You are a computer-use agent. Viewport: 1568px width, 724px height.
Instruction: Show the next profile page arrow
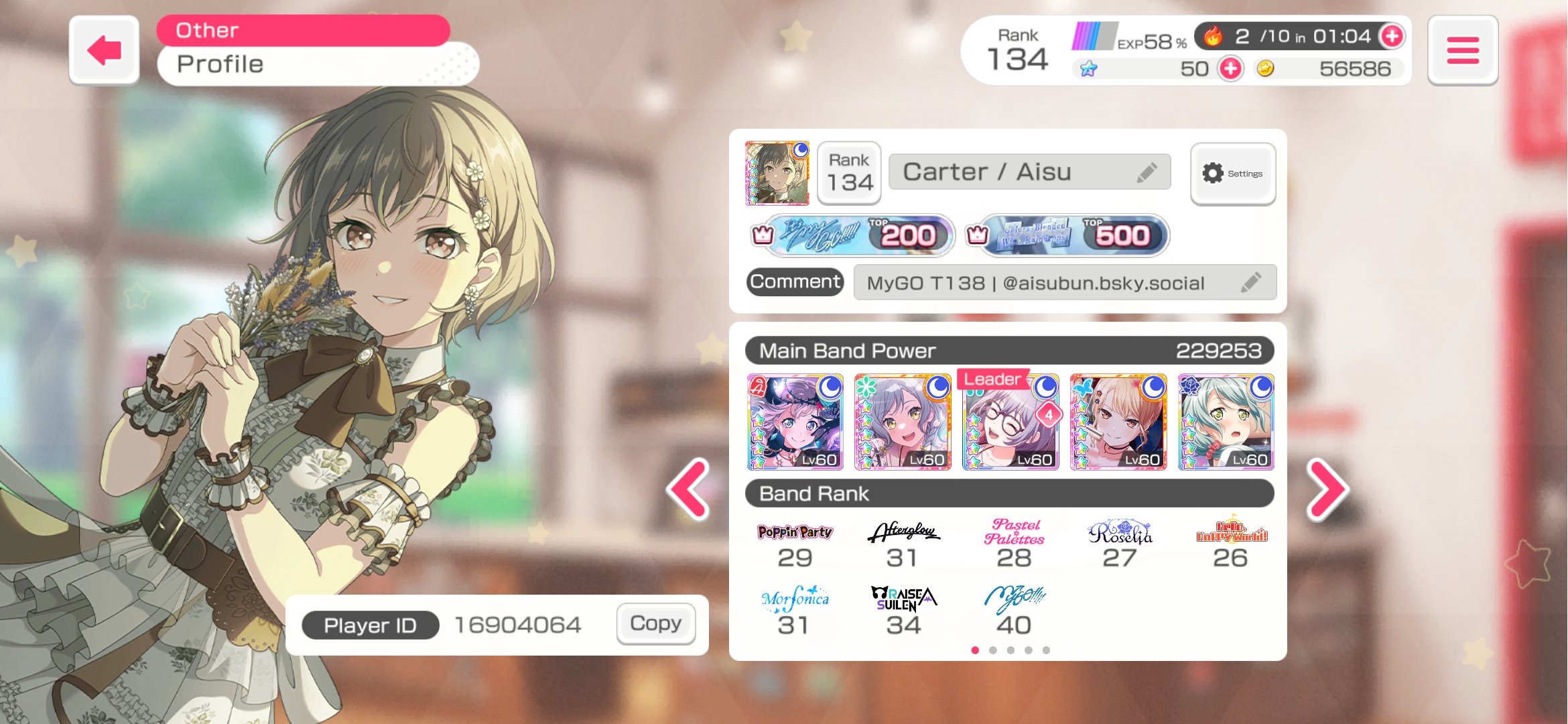point(1327,489)
